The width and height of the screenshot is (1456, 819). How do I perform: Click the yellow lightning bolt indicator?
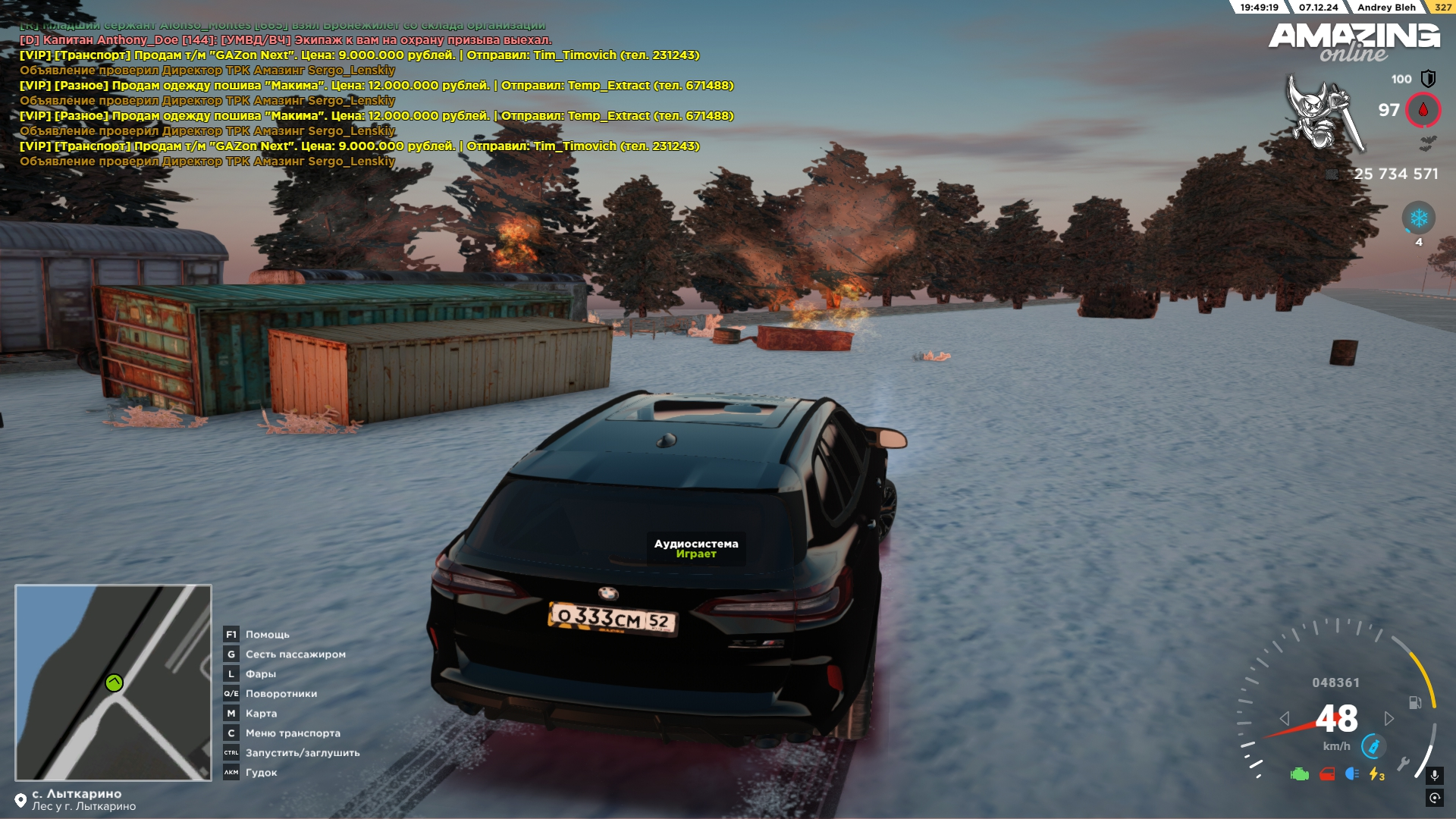(x=1376, y=774)
